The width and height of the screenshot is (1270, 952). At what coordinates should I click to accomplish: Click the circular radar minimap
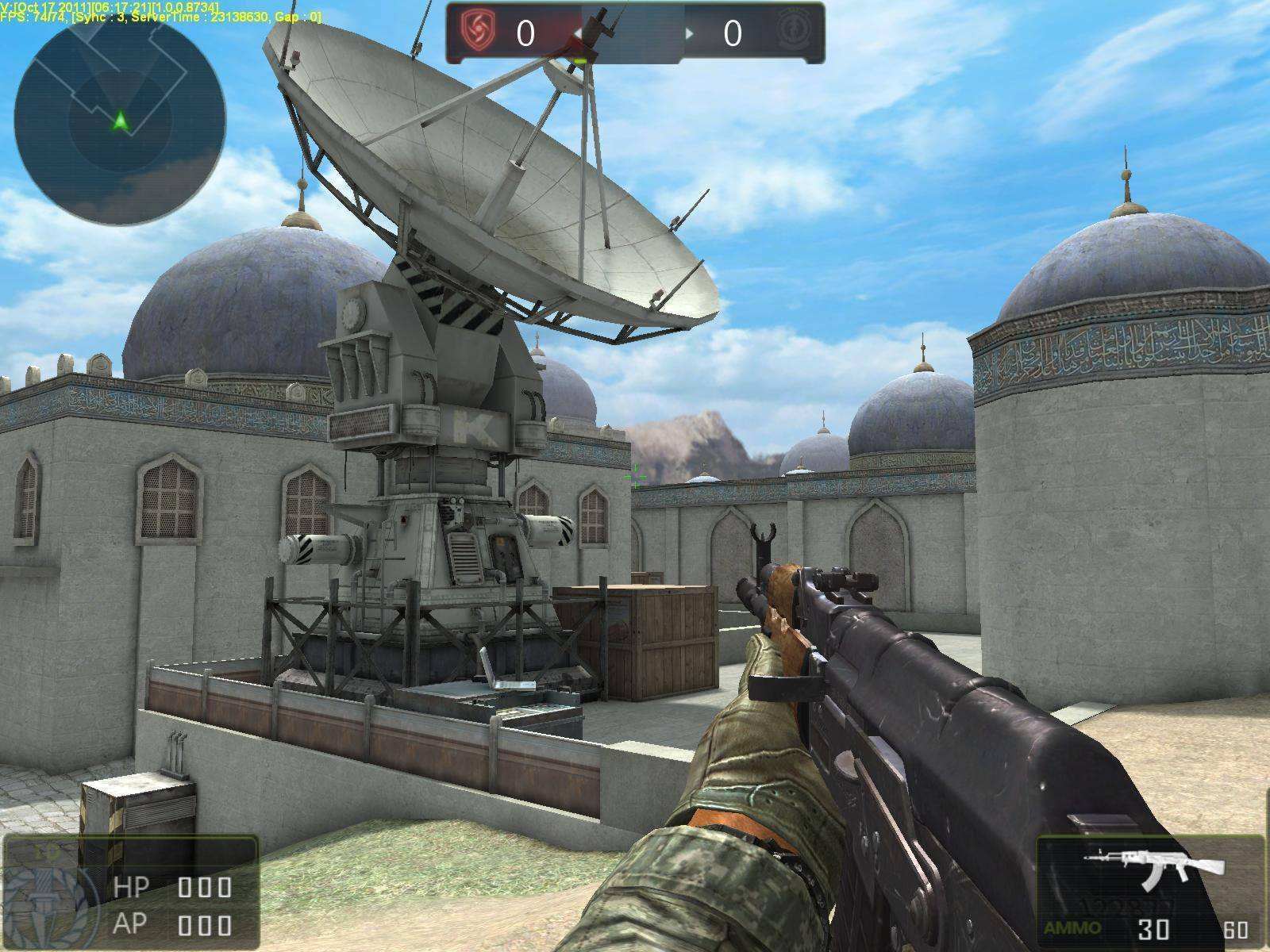point(120,120)
